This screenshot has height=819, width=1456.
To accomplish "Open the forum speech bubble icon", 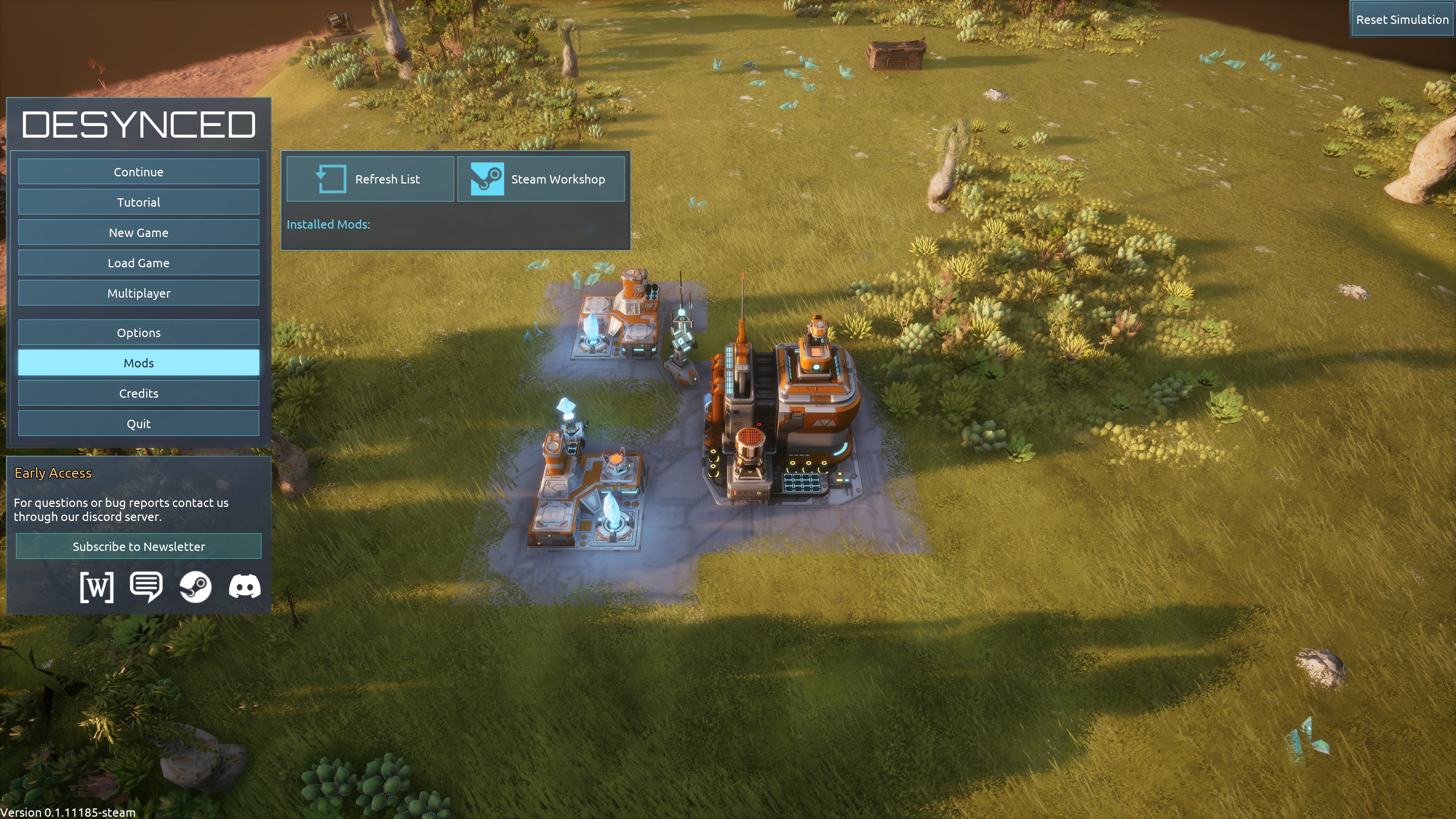I will click(x=146, y=587).
